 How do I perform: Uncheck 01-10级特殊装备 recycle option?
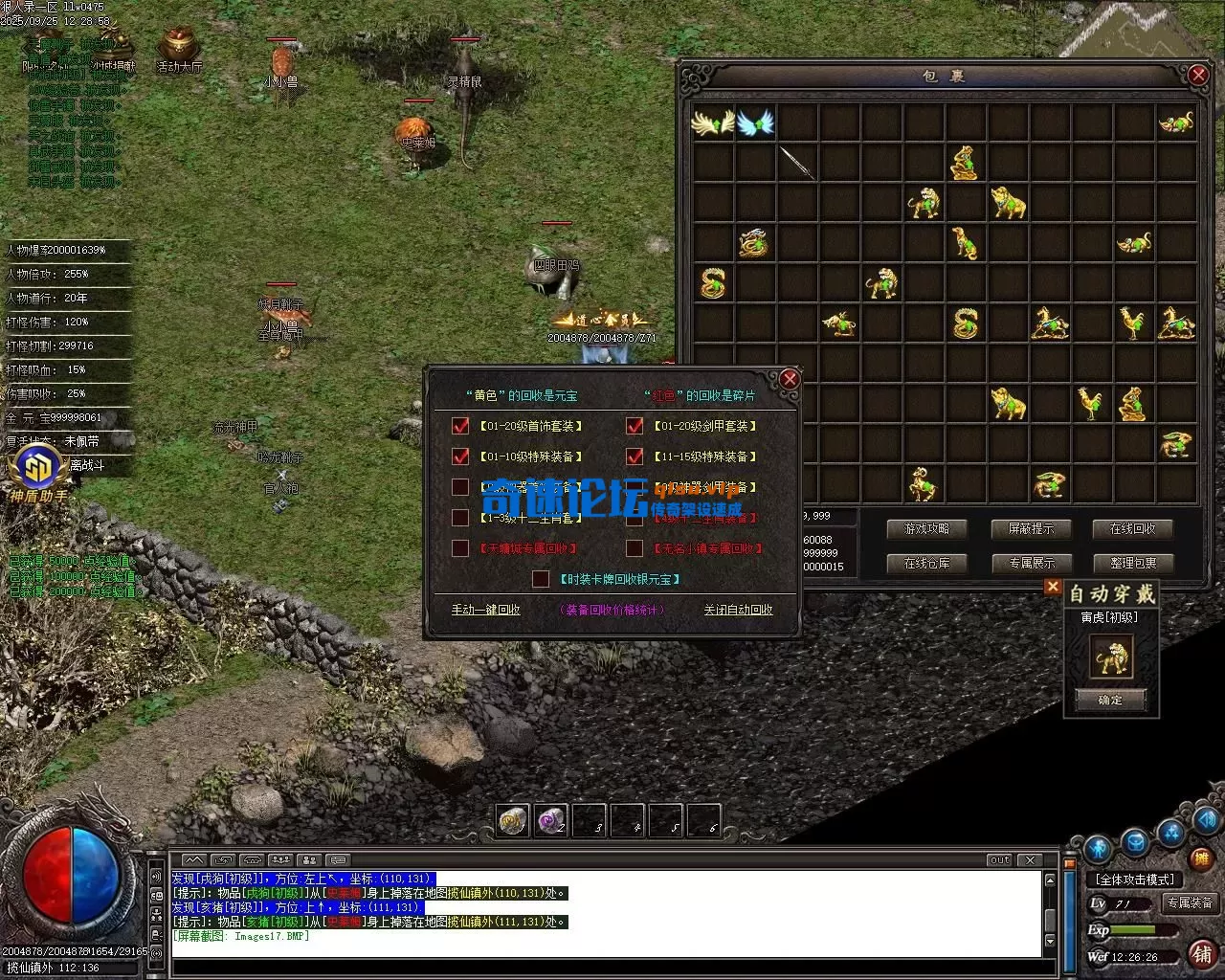coord(460,457)
